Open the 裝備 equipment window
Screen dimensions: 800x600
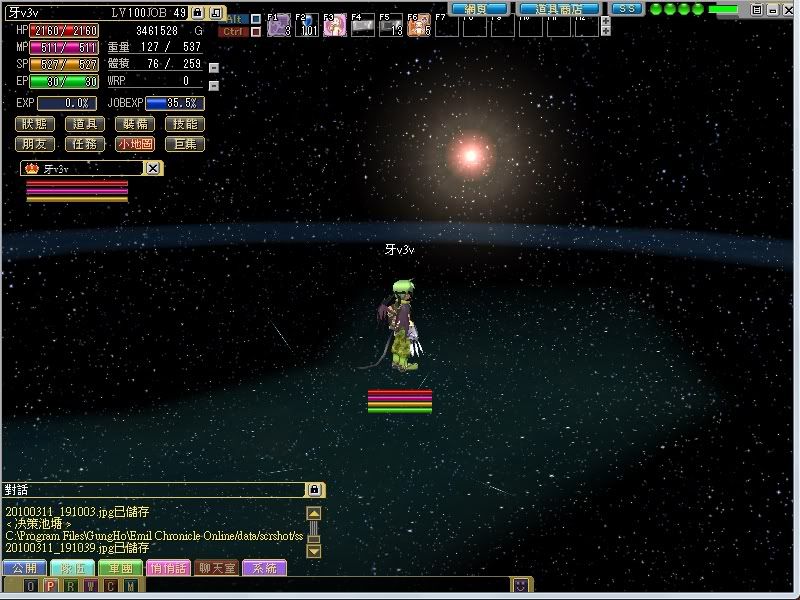(x=136, y=125)
